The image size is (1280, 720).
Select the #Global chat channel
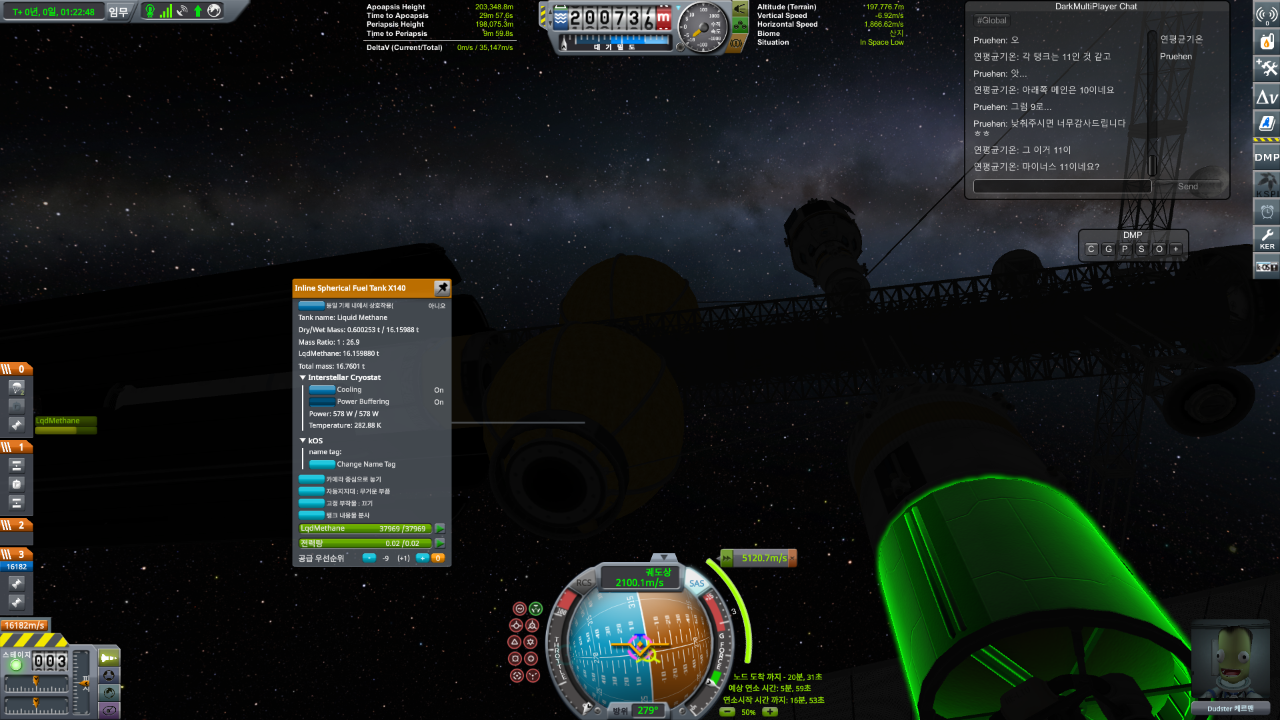pyautogui.click(x=992, y=20)
